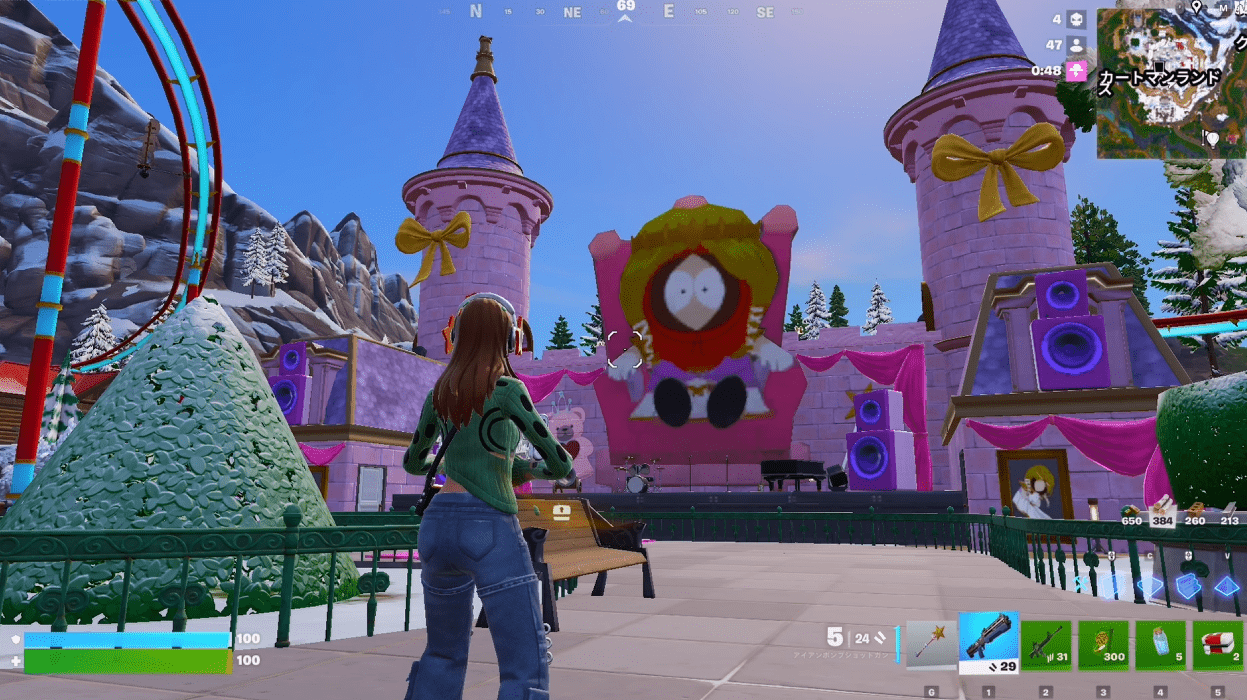Pick the red and white medkit slot

[x=1217, y=645]
